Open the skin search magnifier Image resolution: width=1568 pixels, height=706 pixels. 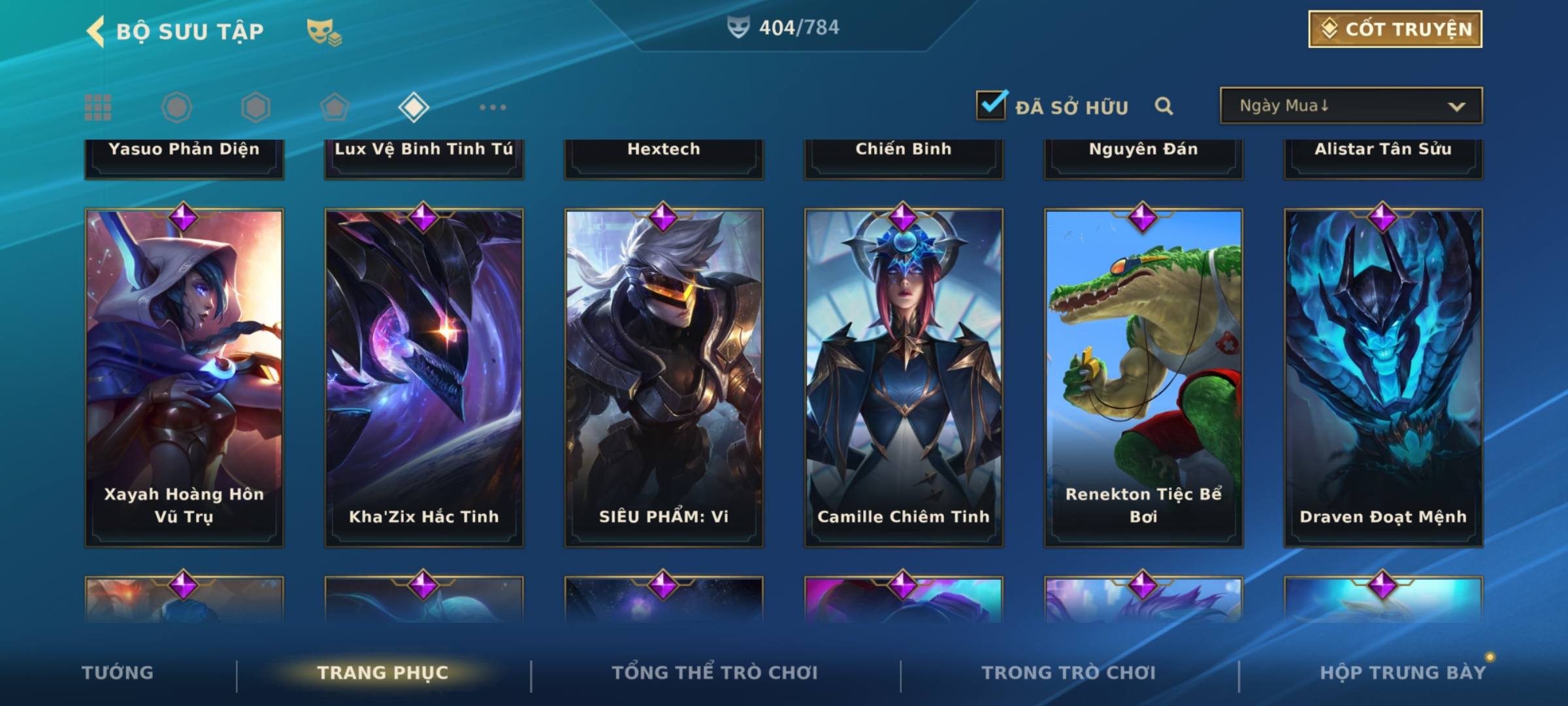coord(1164,107)
